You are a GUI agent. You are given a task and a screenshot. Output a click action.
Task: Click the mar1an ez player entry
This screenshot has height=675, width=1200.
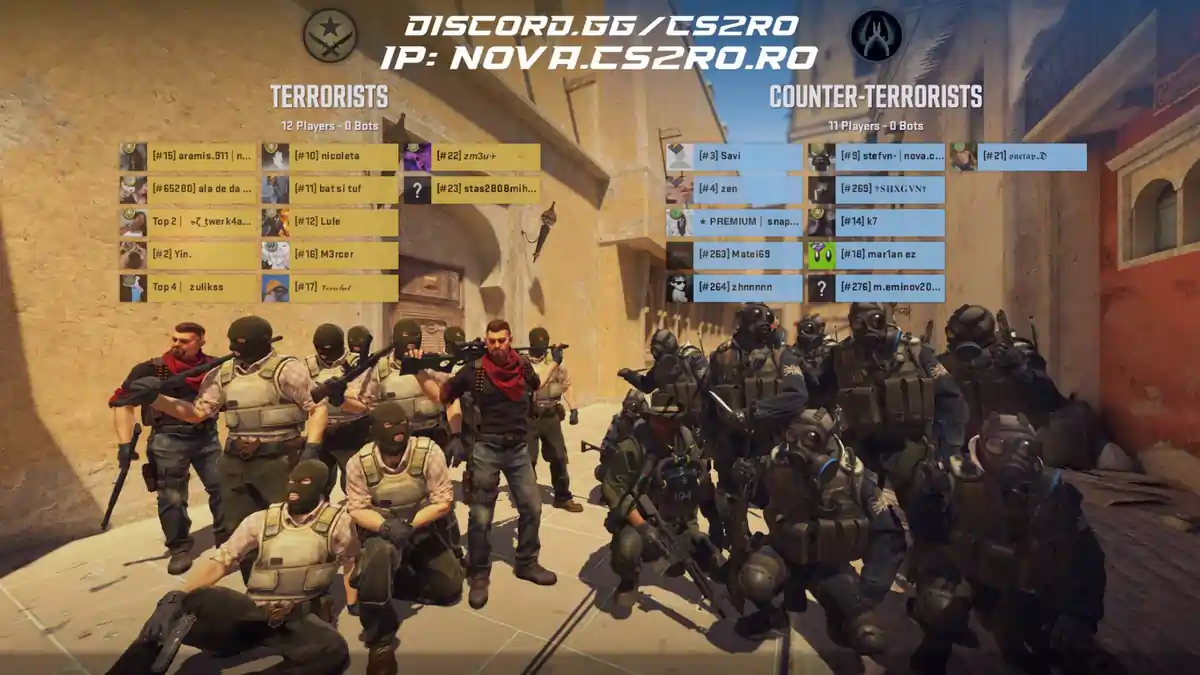coord(876,255)
